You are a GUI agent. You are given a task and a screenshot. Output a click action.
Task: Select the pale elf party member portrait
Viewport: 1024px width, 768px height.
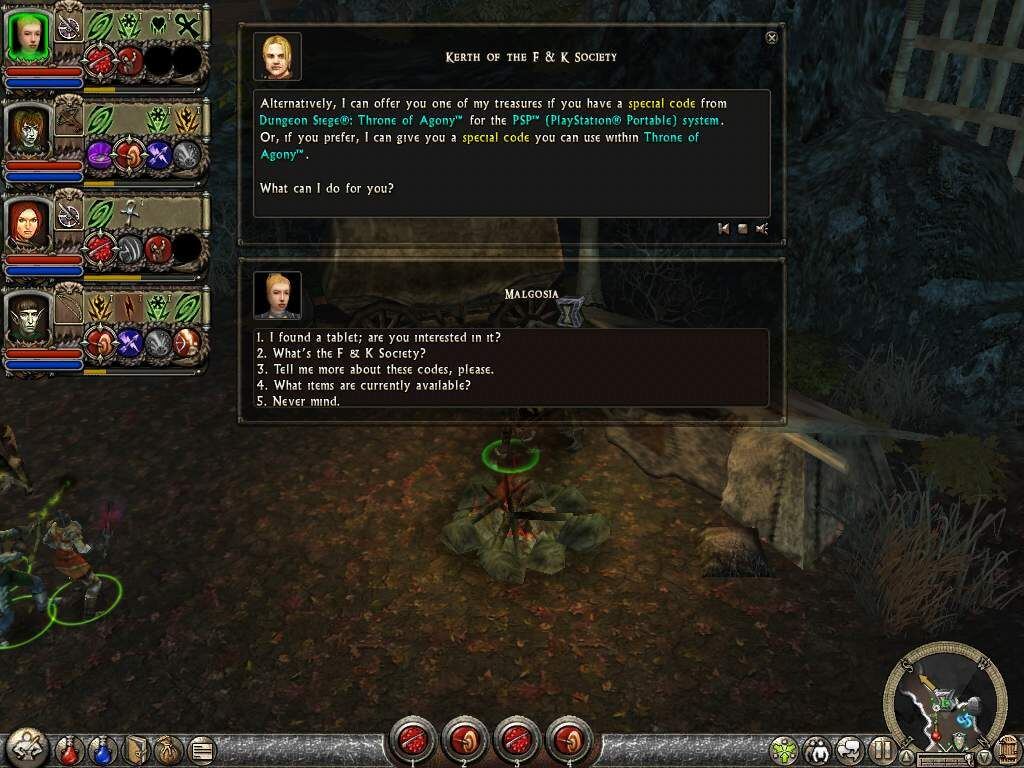click(x=28, y=319)
